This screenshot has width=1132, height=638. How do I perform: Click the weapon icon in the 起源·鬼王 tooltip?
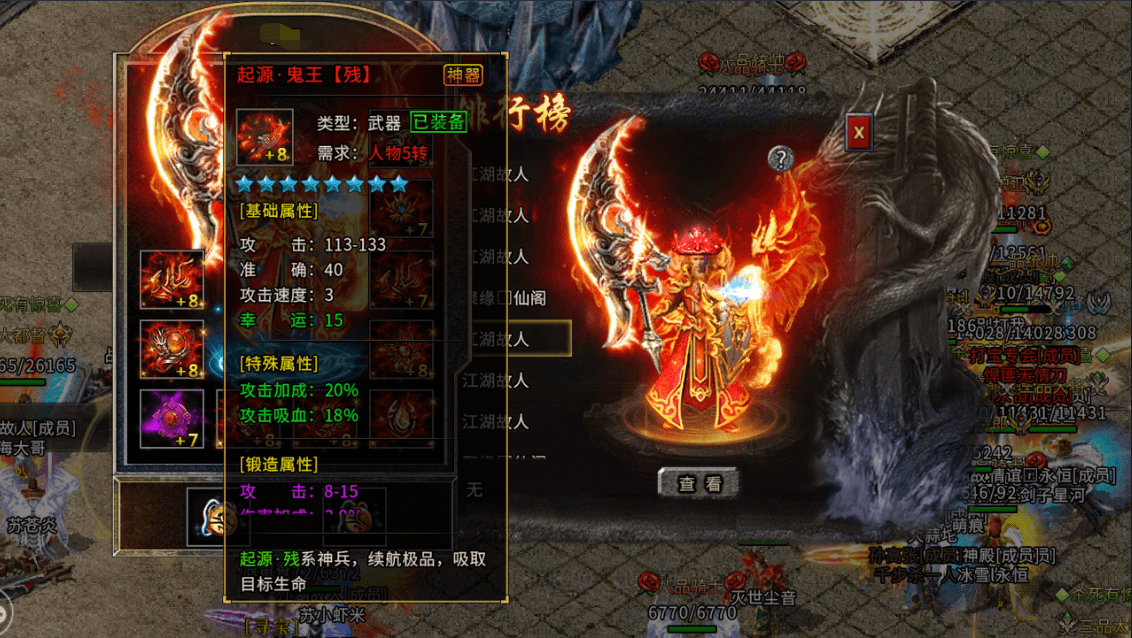click(265, 137)
